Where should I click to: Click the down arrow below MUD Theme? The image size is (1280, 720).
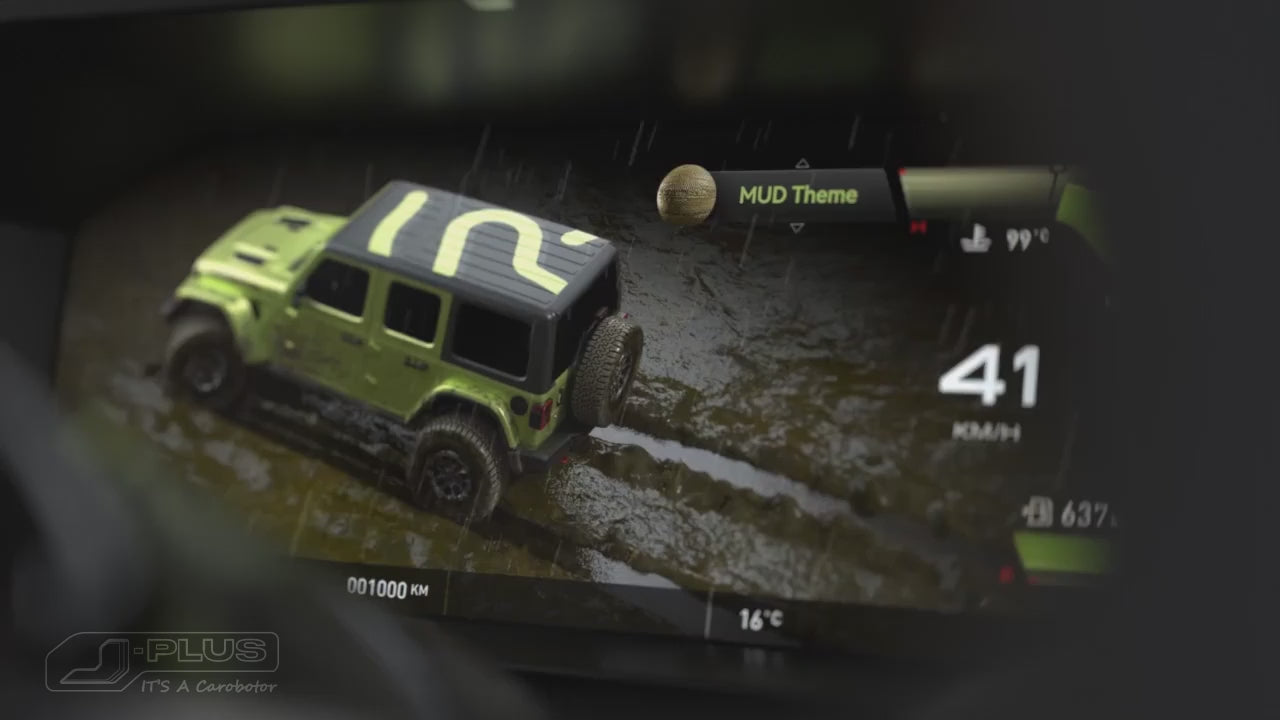coord(797,228)
